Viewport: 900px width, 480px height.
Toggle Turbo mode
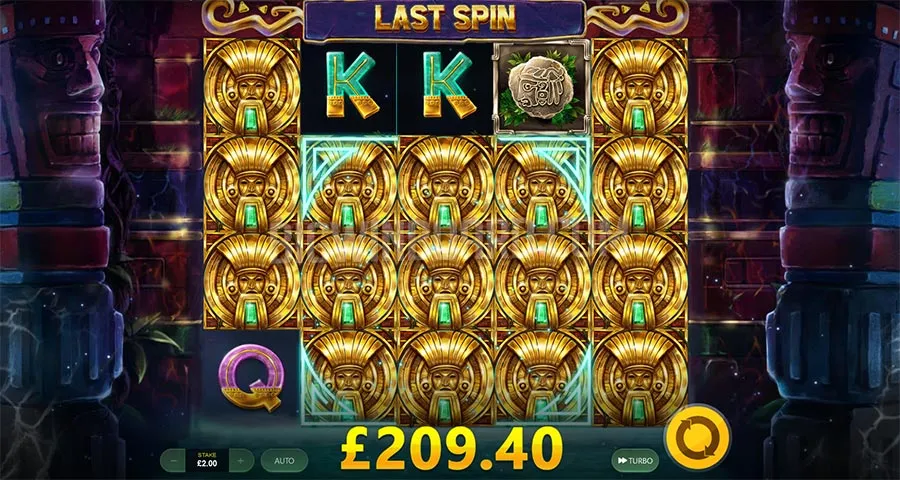pos(636,460)
